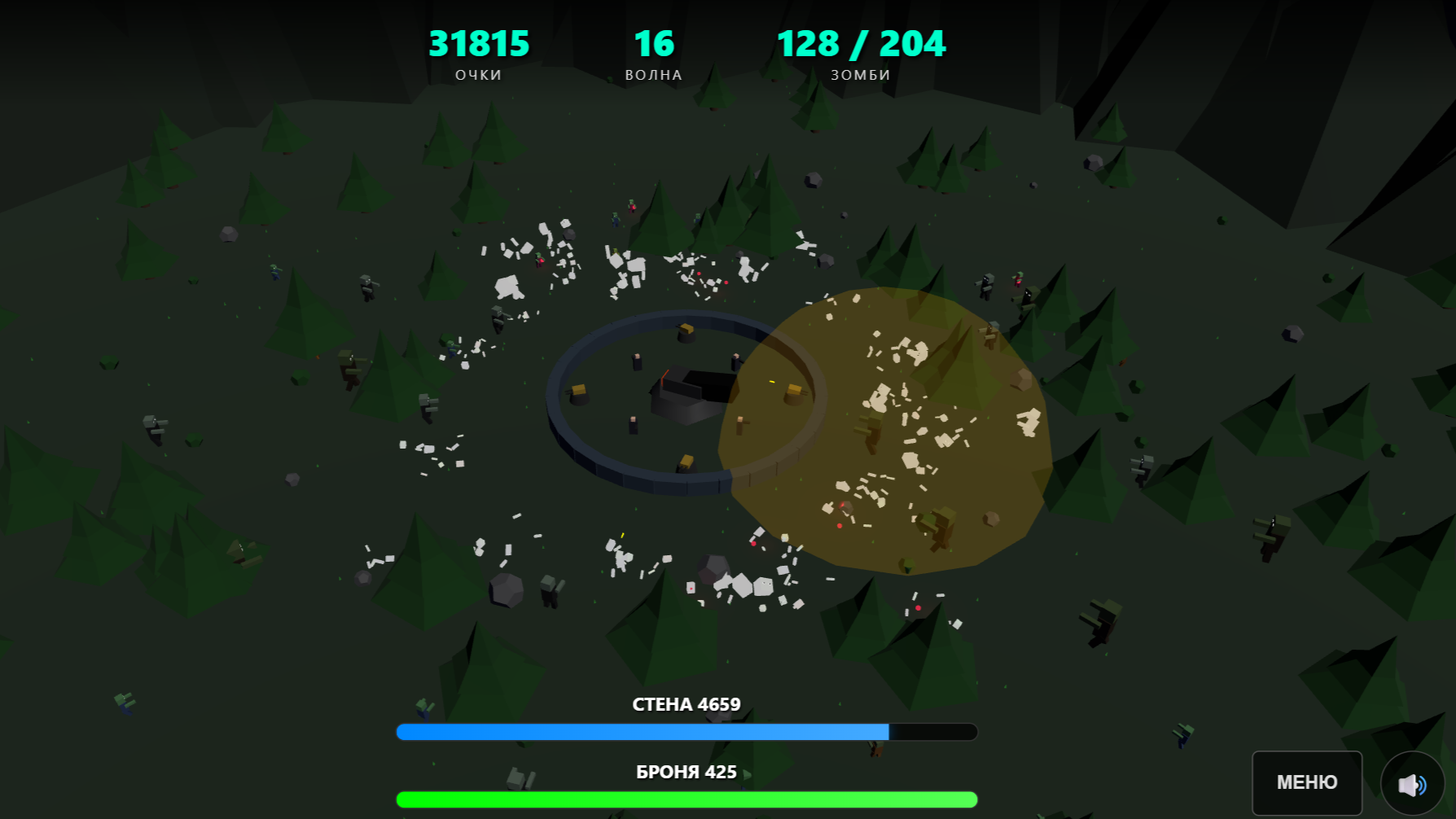Click the СТЕНА 4659 label

point(686,703)
